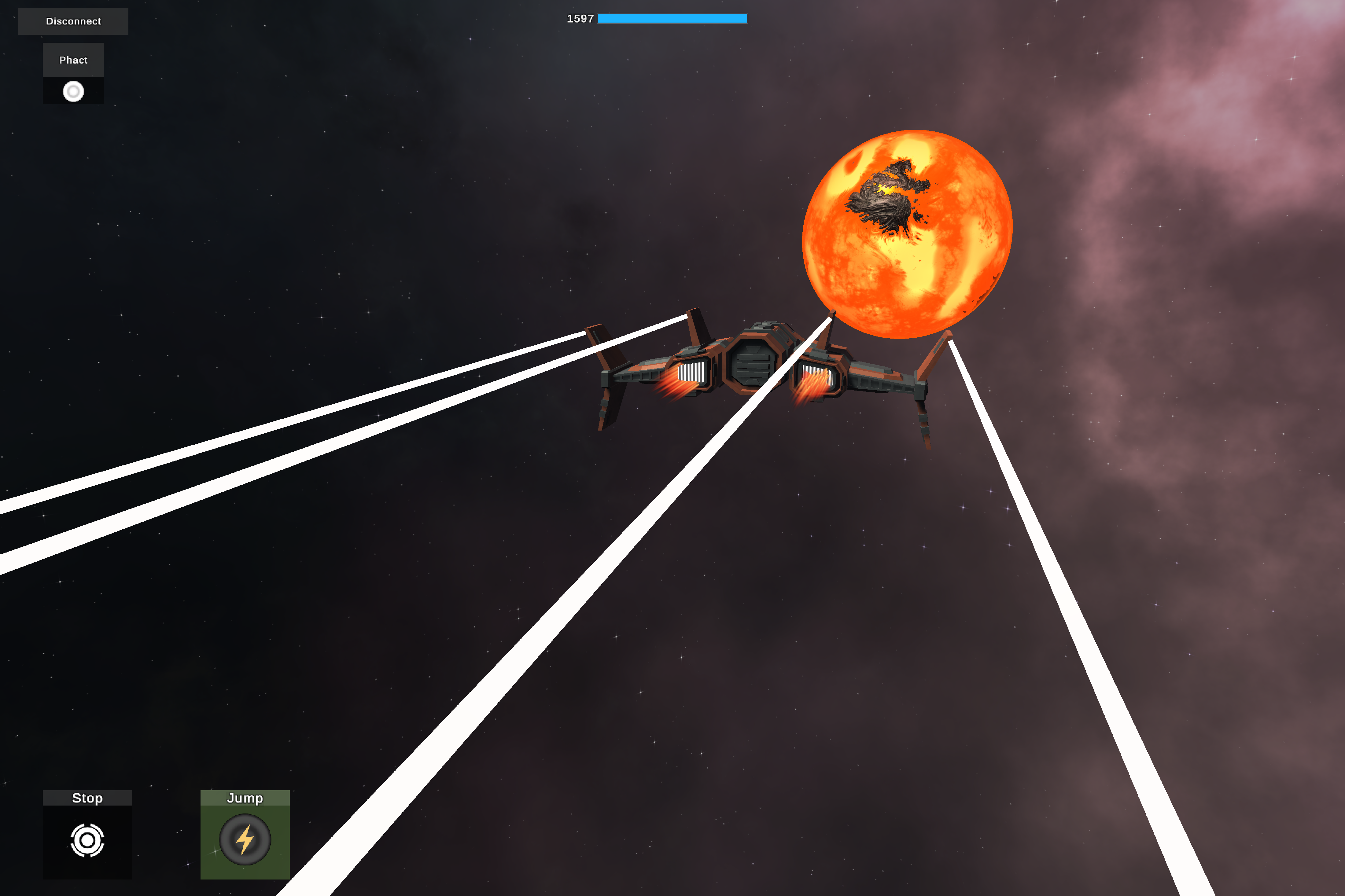Click the white circle icon under Phact
The height and width of the screenshot is (896, 1345).
coord(73,91)
